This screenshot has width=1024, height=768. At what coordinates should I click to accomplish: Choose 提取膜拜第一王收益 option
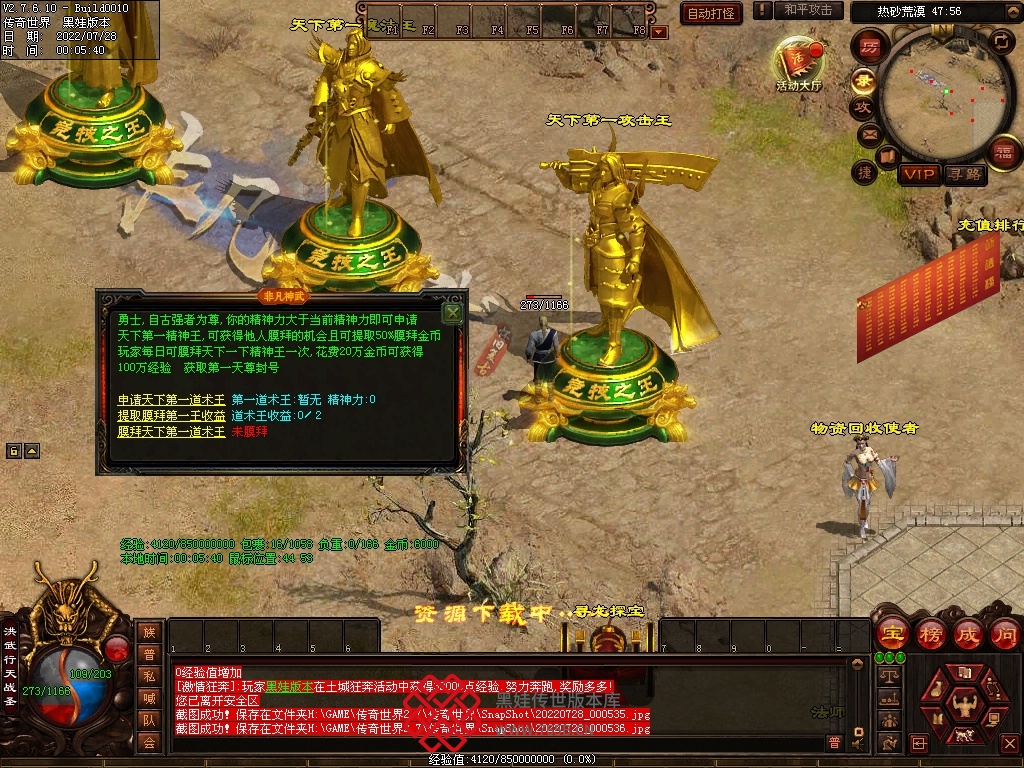171,416
